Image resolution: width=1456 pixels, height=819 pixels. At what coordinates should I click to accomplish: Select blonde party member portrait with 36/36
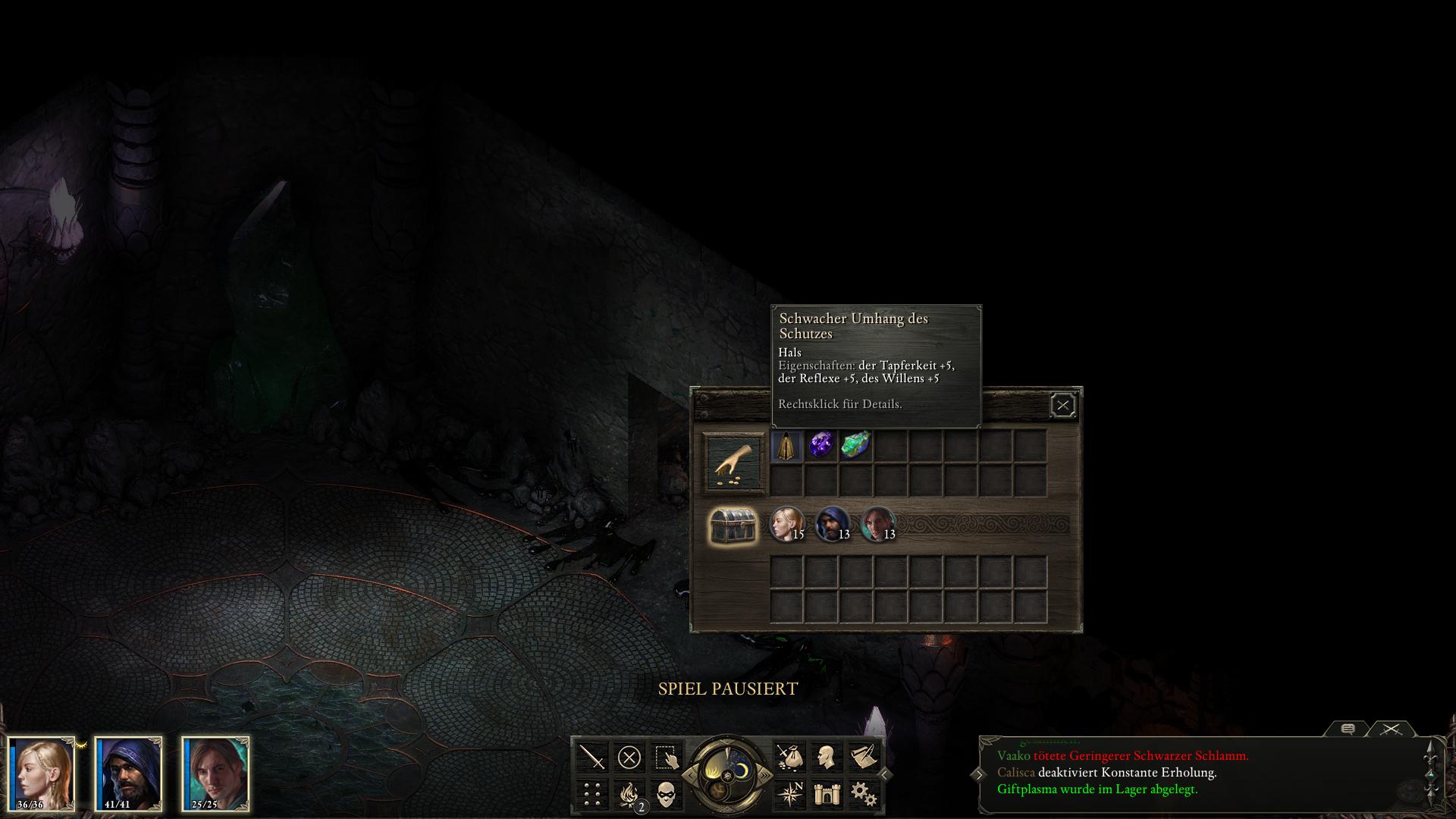click(42, 772)
